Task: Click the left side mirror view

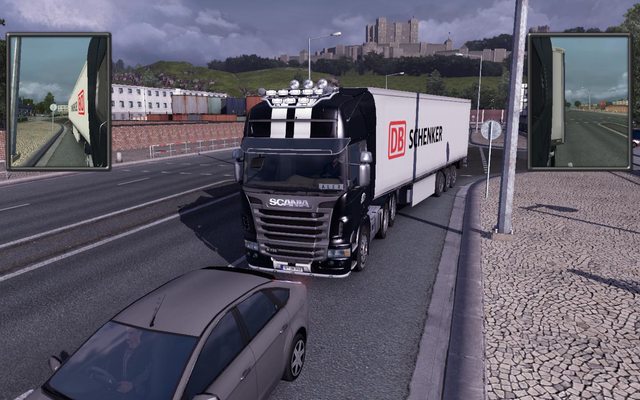Action: [x=58, y=100]
